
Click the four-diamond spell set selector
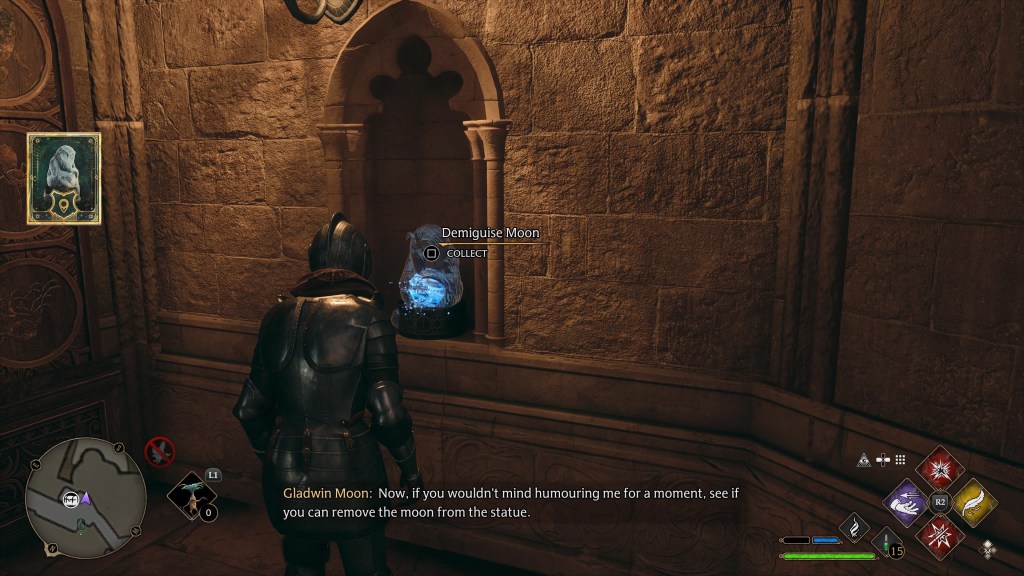989,547
